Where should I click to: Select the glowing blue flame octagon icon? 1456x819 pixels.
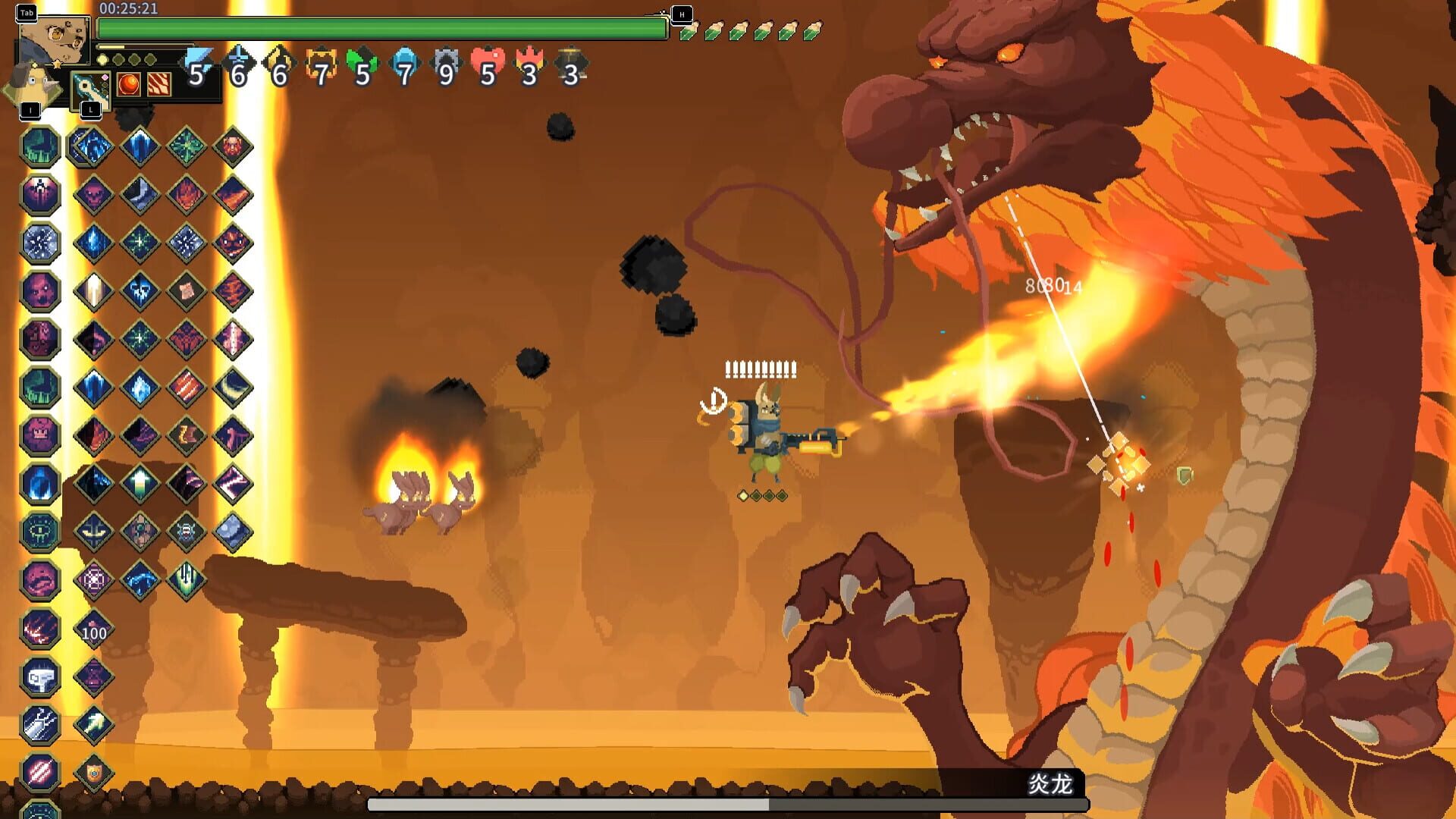[x=39, y=484]
